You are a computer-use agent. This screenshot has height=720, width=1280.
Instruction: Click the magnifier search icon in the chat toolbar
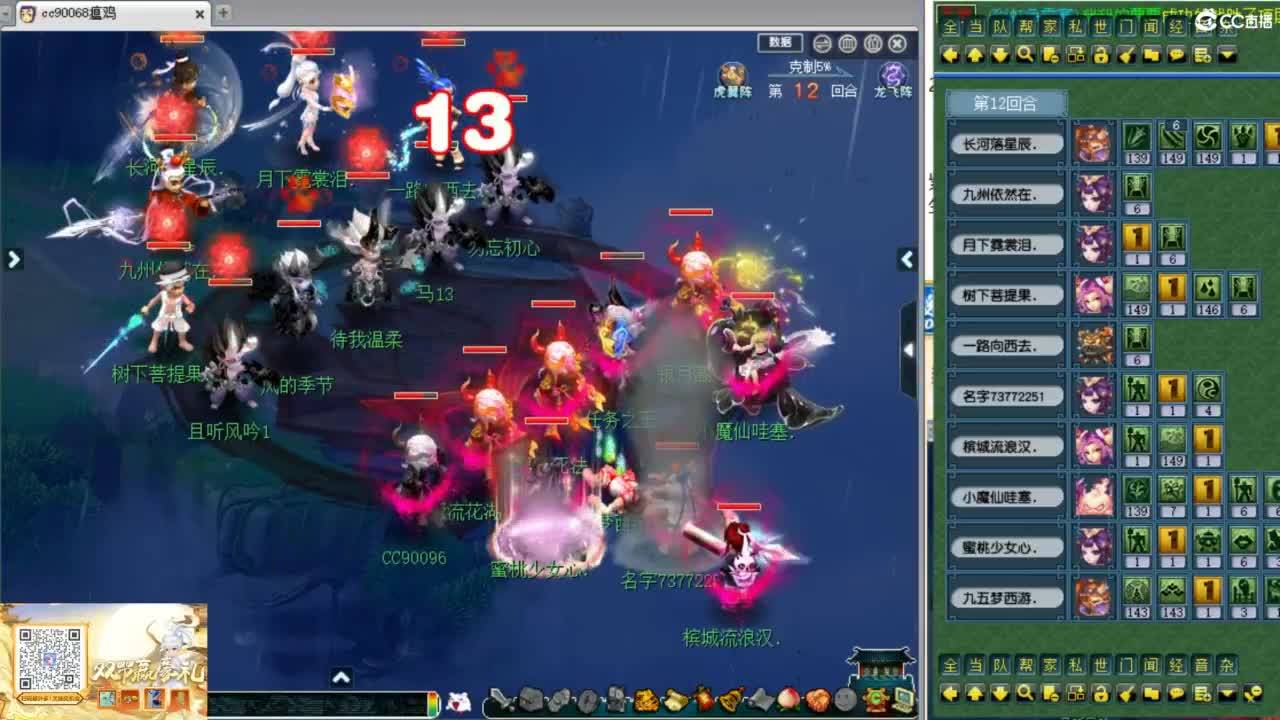[1025, 54]
